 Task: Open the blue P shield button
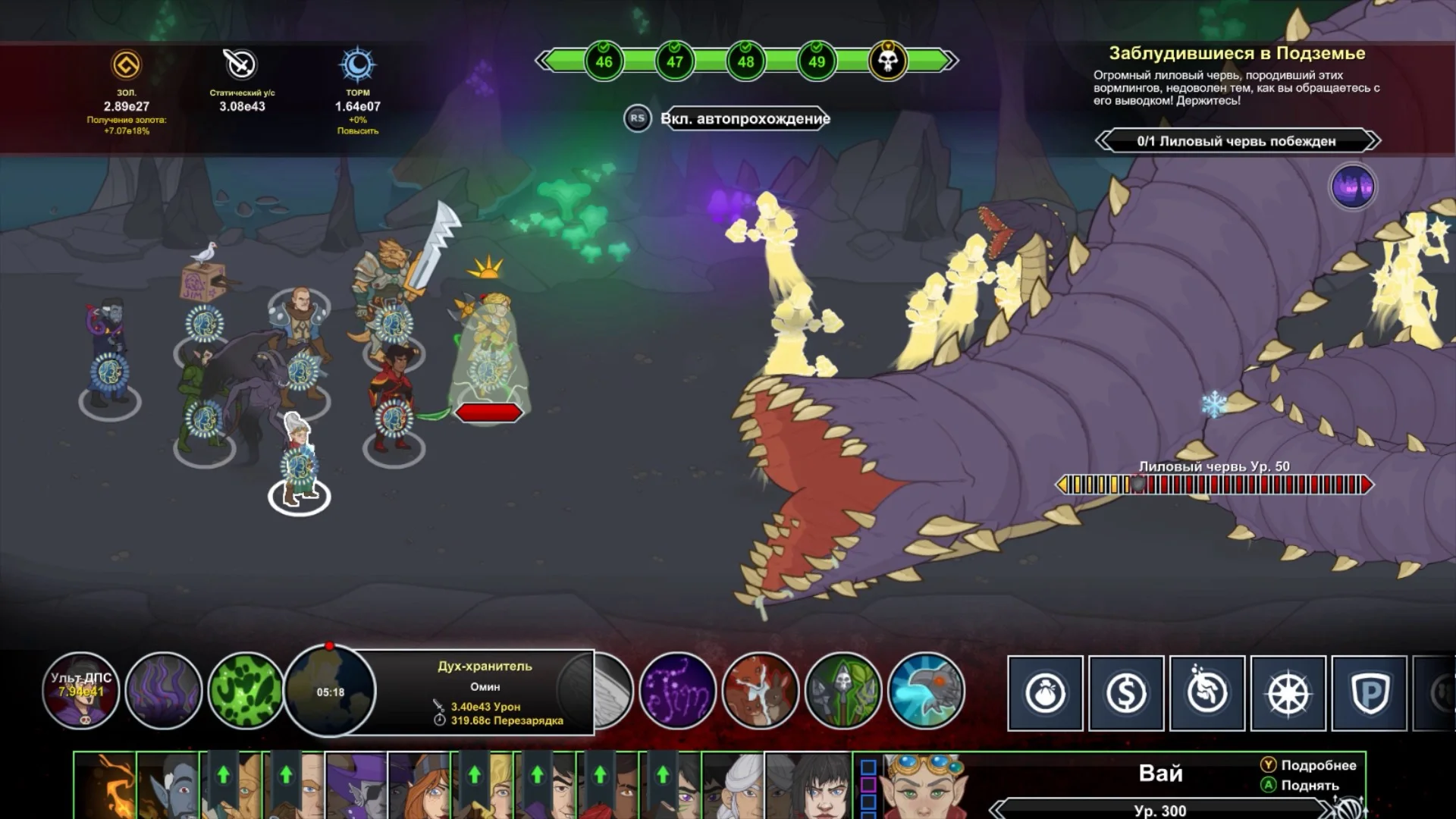click(x=1370, y=693)
